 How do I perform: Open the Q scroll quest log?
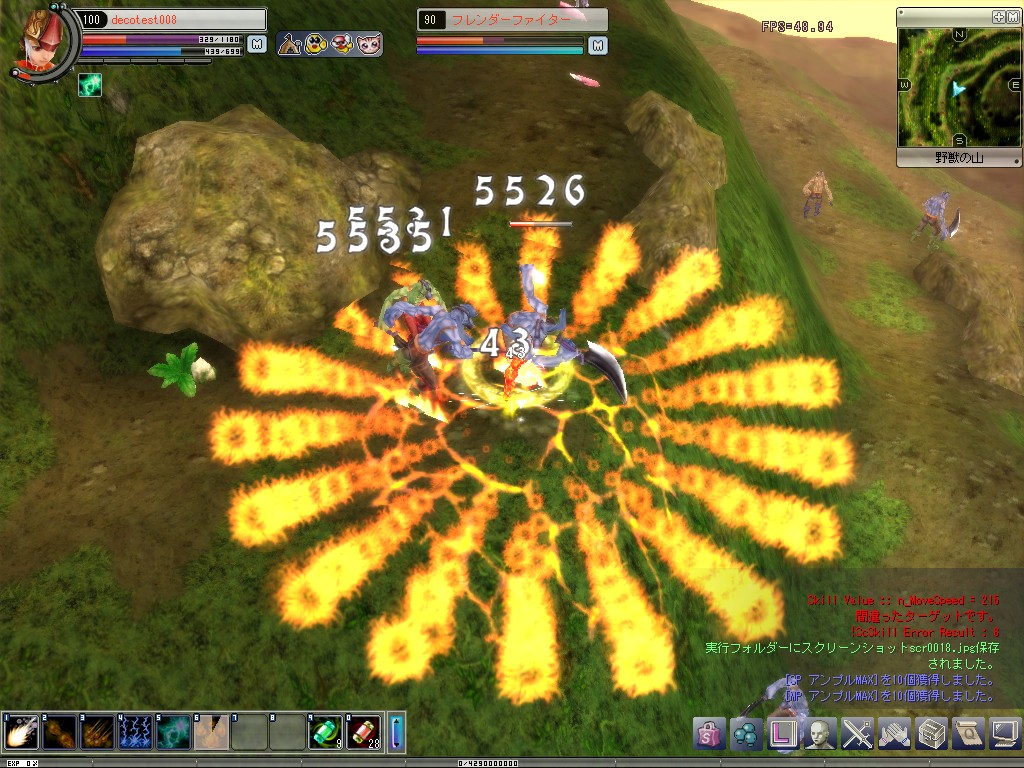(968, 733)
